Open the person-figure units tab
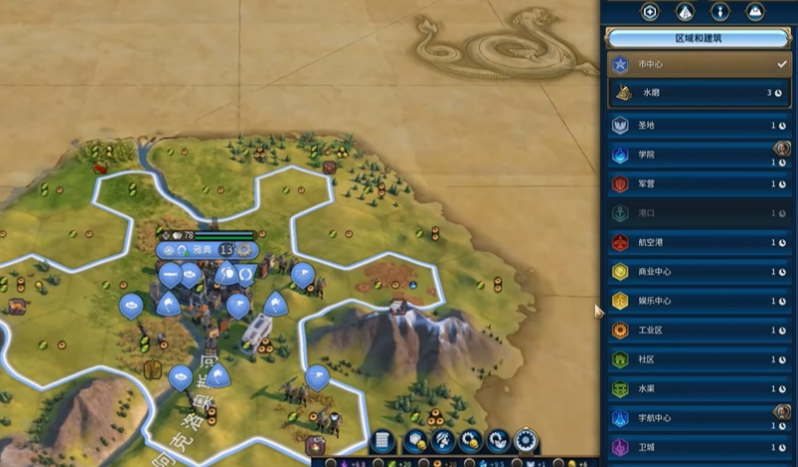 720,12
